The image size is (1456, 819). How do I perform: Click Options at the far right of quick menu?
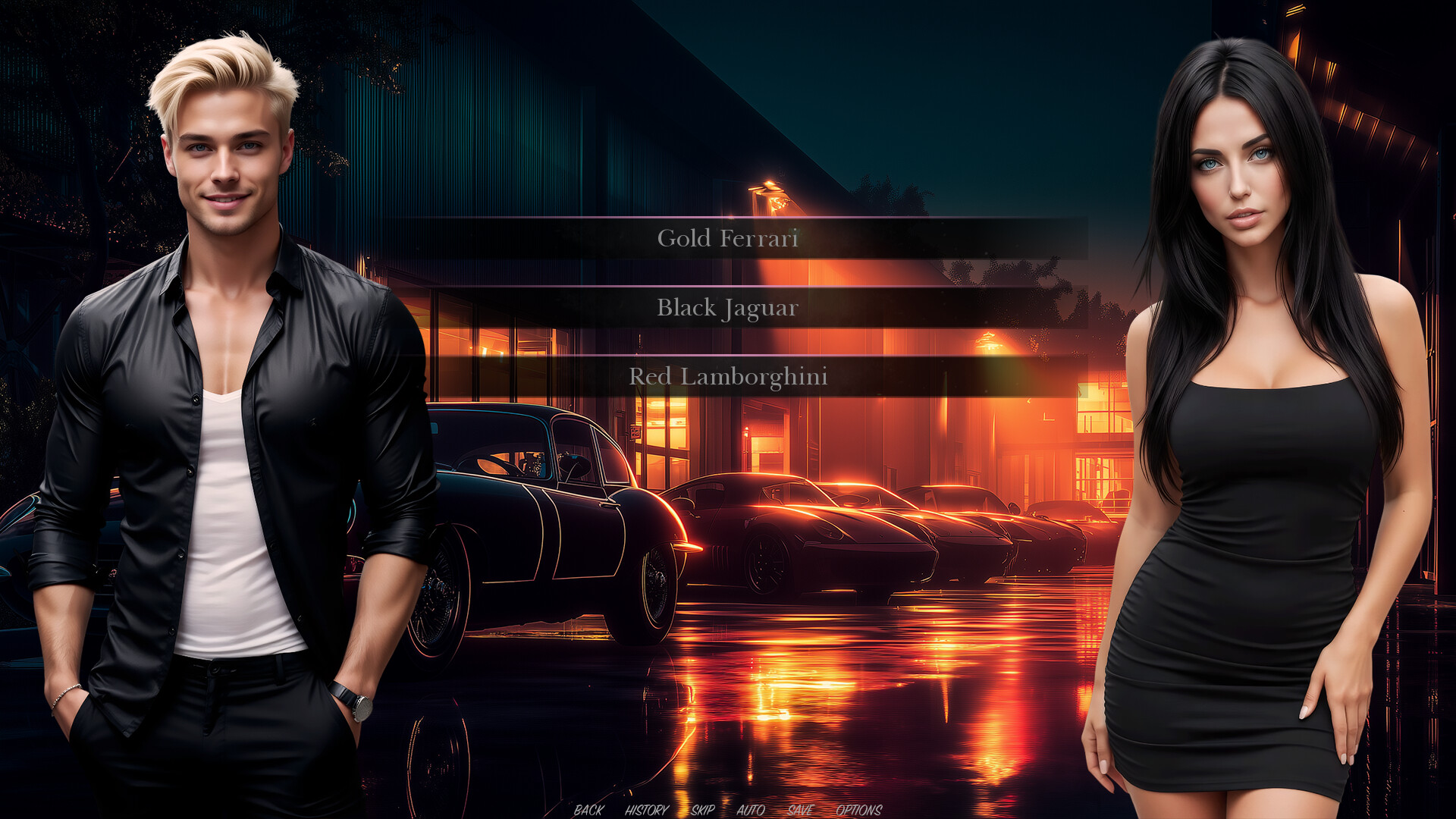[x=858, y=810]
